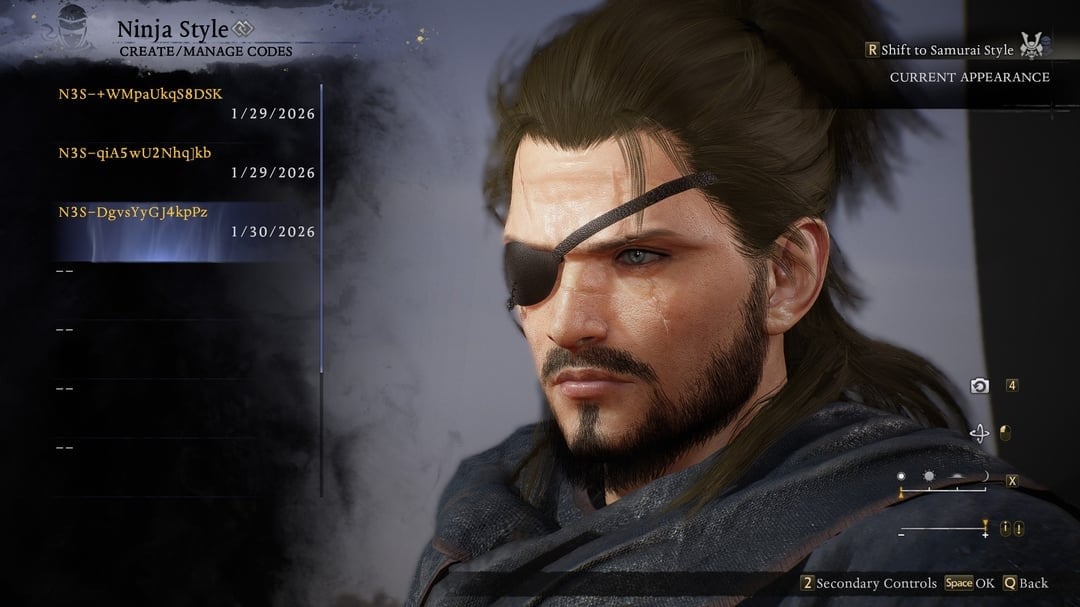This screenshot has height=607, width=1080.
Task: Set lighting to the crescent moon preset
Action: click(x=985, y=478)
